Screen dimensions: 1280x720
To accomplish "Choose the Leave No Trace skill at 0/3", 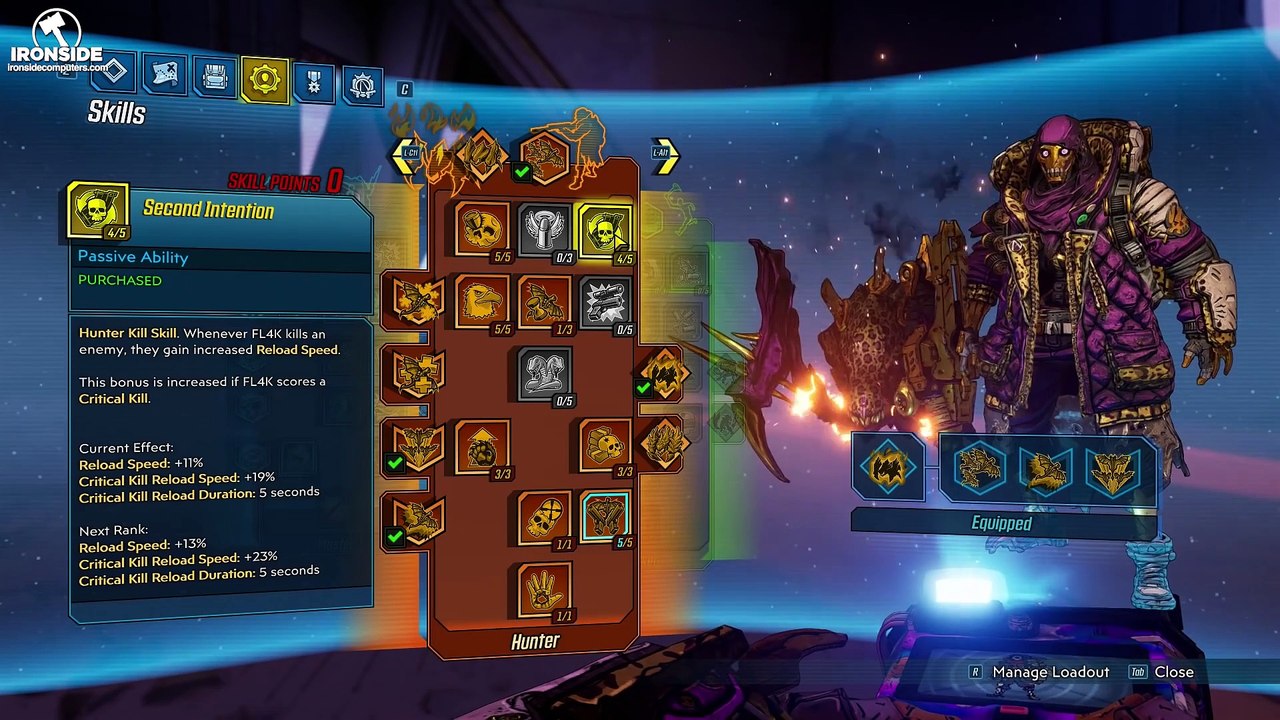I will coord(544,229).
